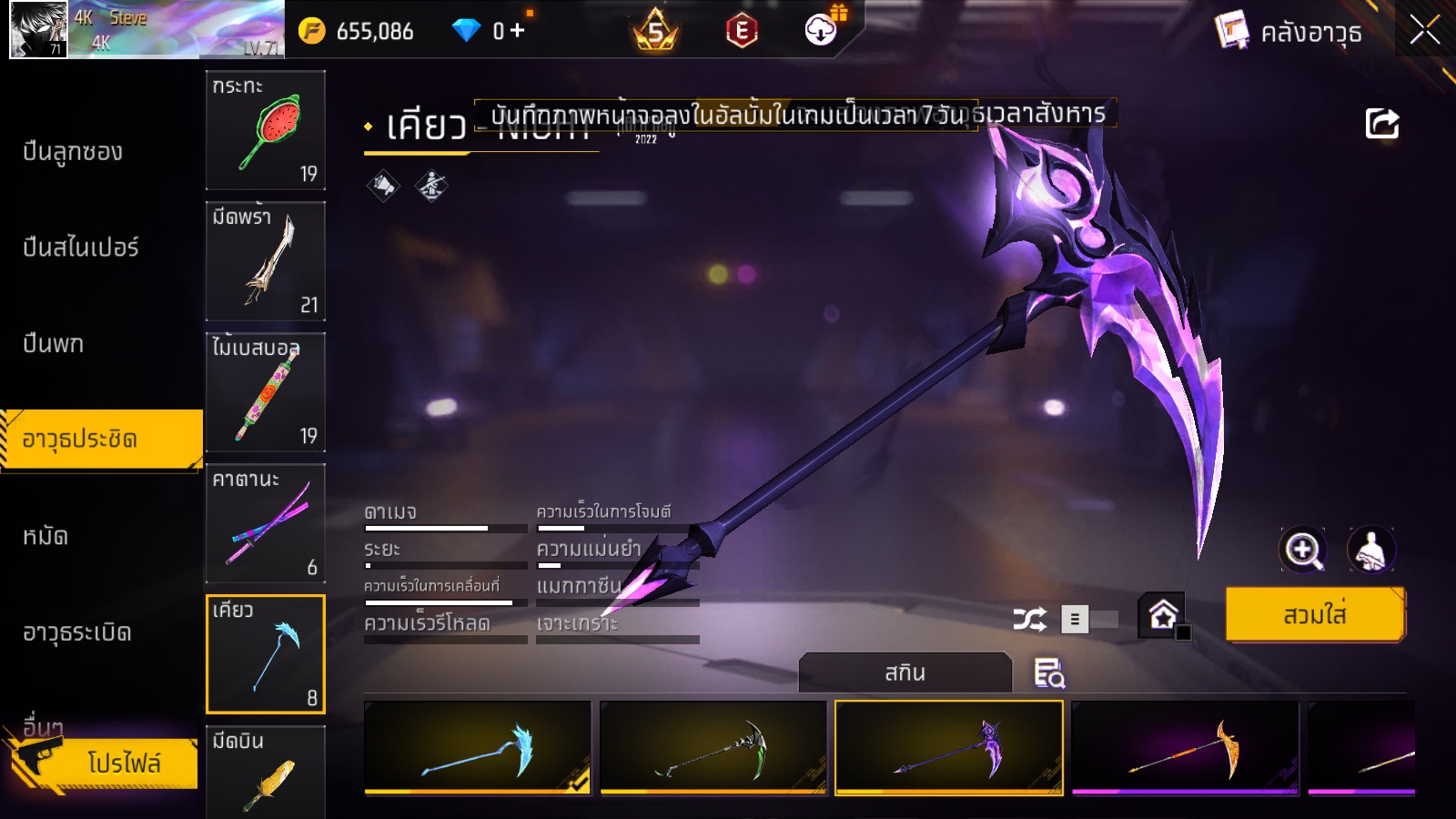The width and height of the screenshot is (1456, 819).
Task: Select the orange scythe skin thumbnail
Action: tap(1185, 747)
